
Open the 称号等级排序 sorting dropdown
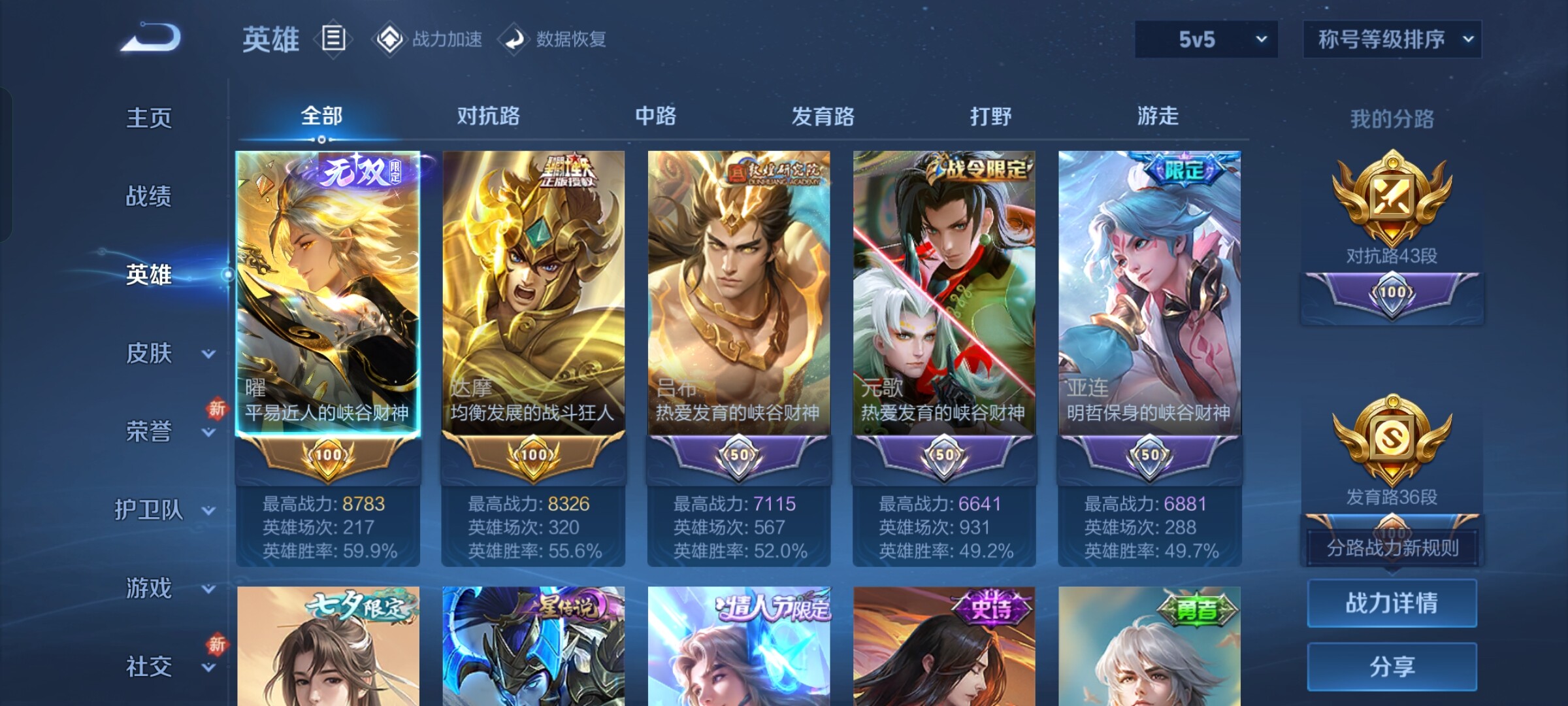point(1392,39)
